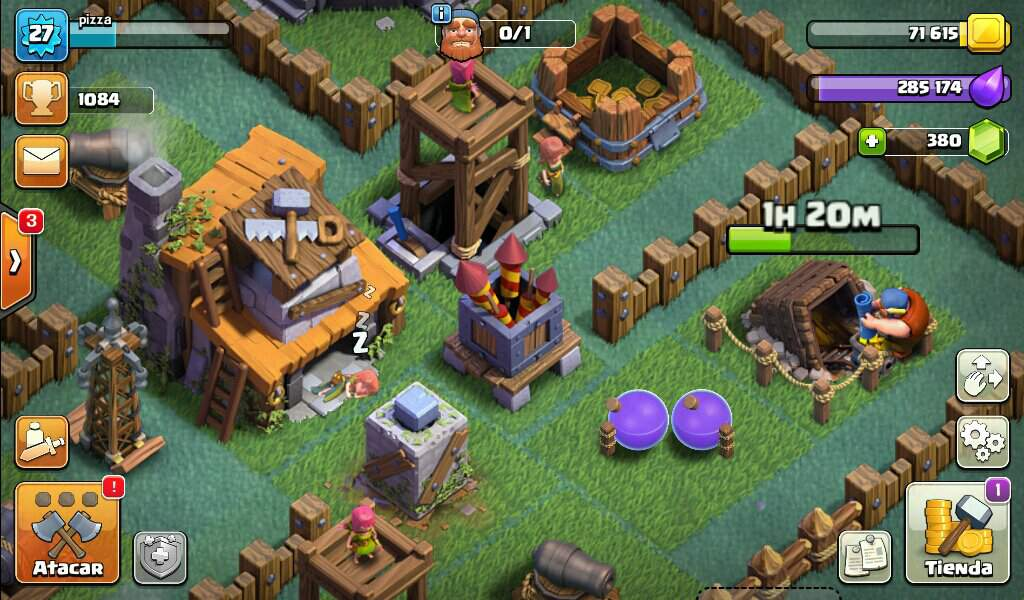Activate the layout editor hand button
Image resolution: width=1024 pixels, height=600 pixels.
[982, 376]
